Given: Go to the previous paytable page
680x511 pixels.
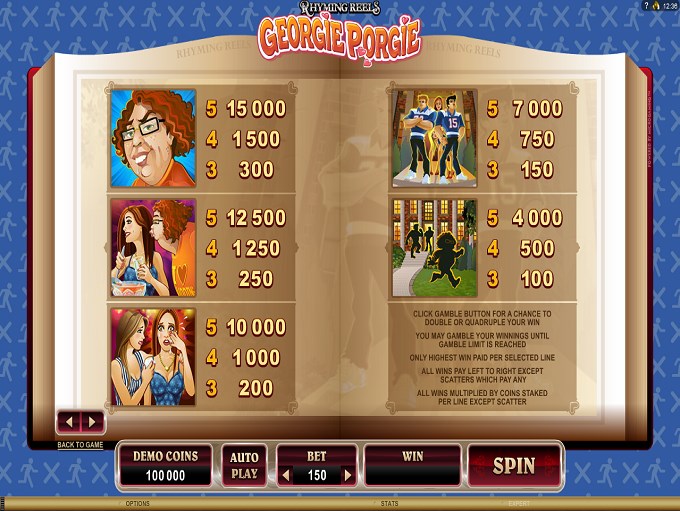Looking at the screenshot, I should coord(69,422).
